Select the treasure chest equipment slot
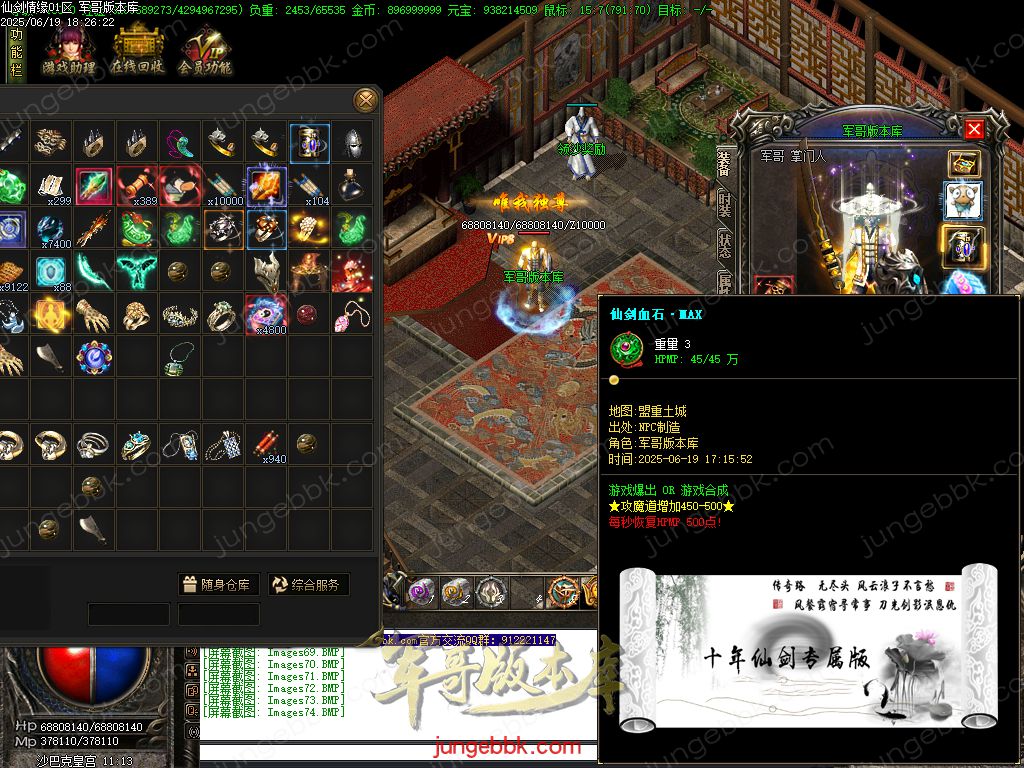 [964, 163]
